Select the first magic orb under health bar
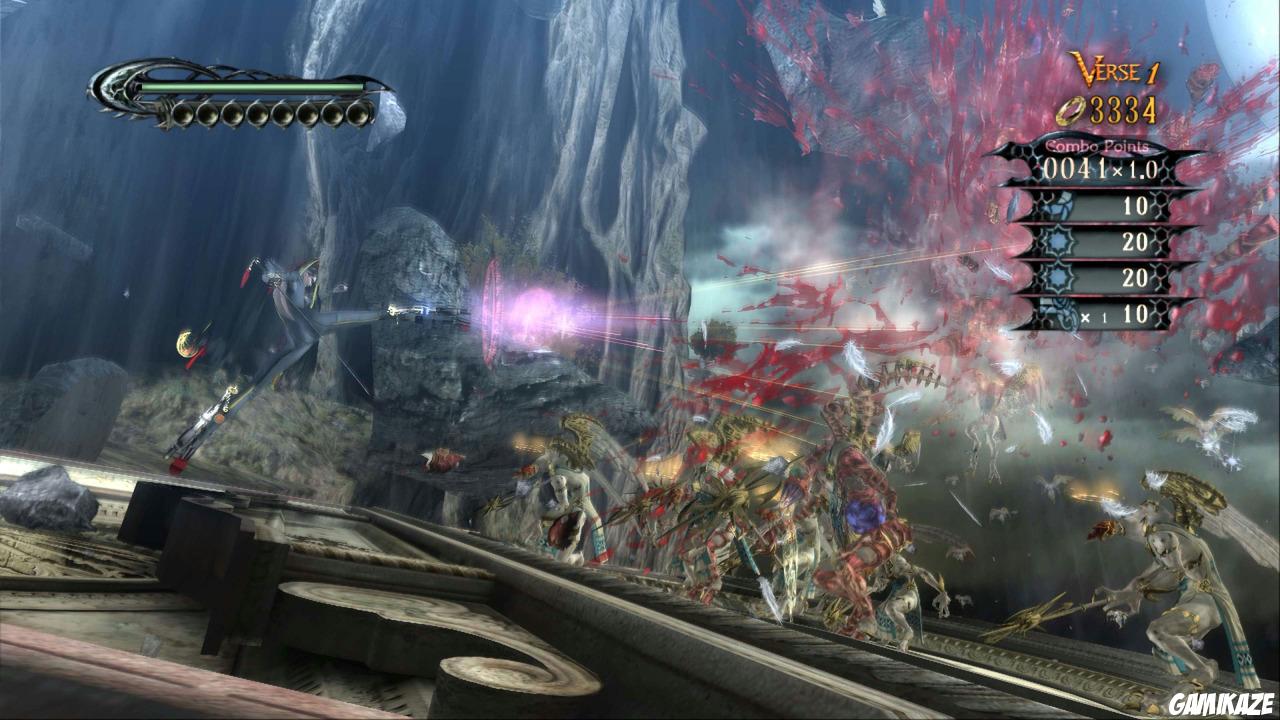 (x=184, y=113)
